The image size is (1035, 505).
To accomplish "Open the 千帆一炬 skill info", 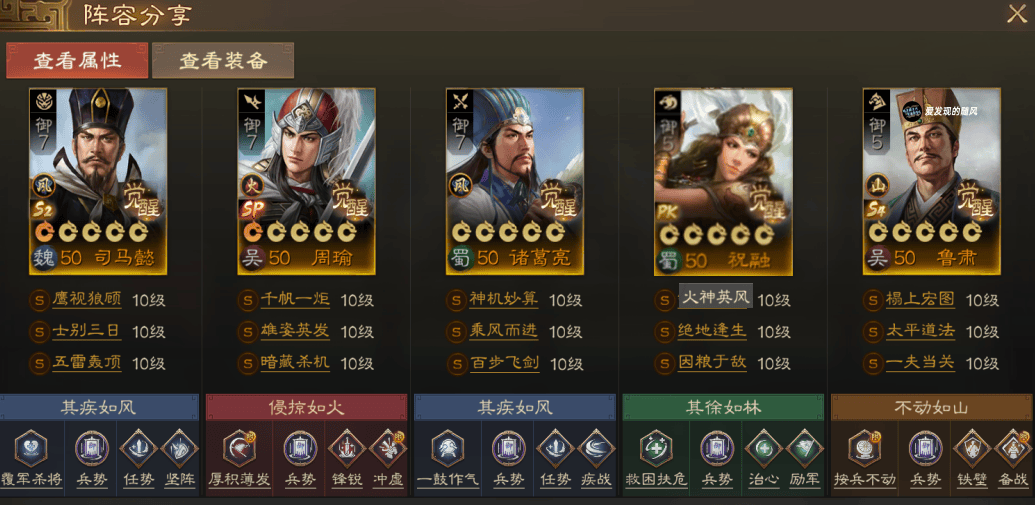I will click(295, 300).
